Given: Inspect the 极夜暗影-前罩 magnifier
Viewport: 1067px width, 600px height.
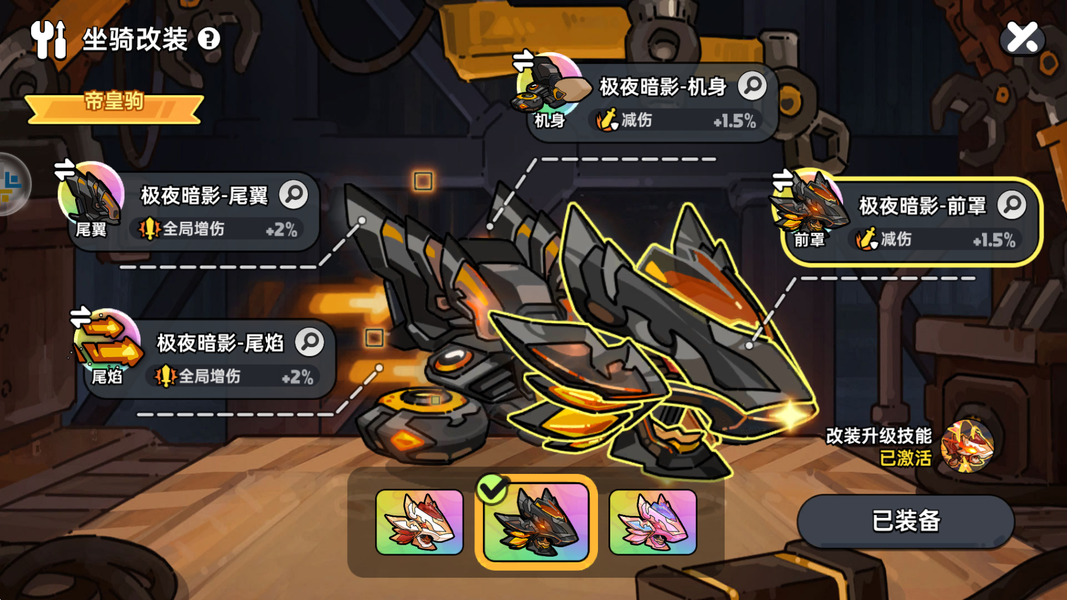Looking at the screenshot, I should pyautogui.click(x=1011, y=205).
